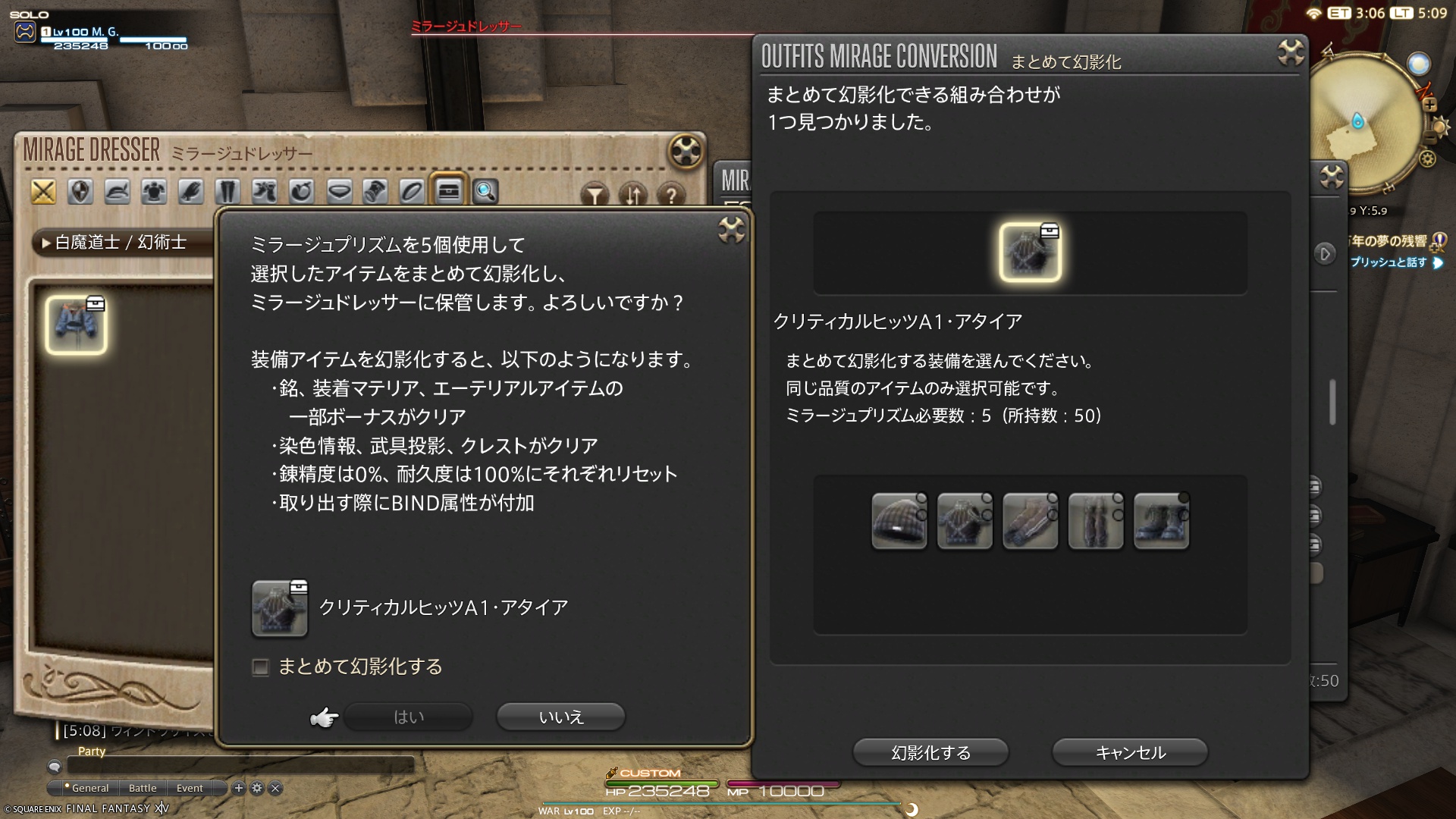
Task: Open the magnifying glass search tab
Action: (485, 192)
